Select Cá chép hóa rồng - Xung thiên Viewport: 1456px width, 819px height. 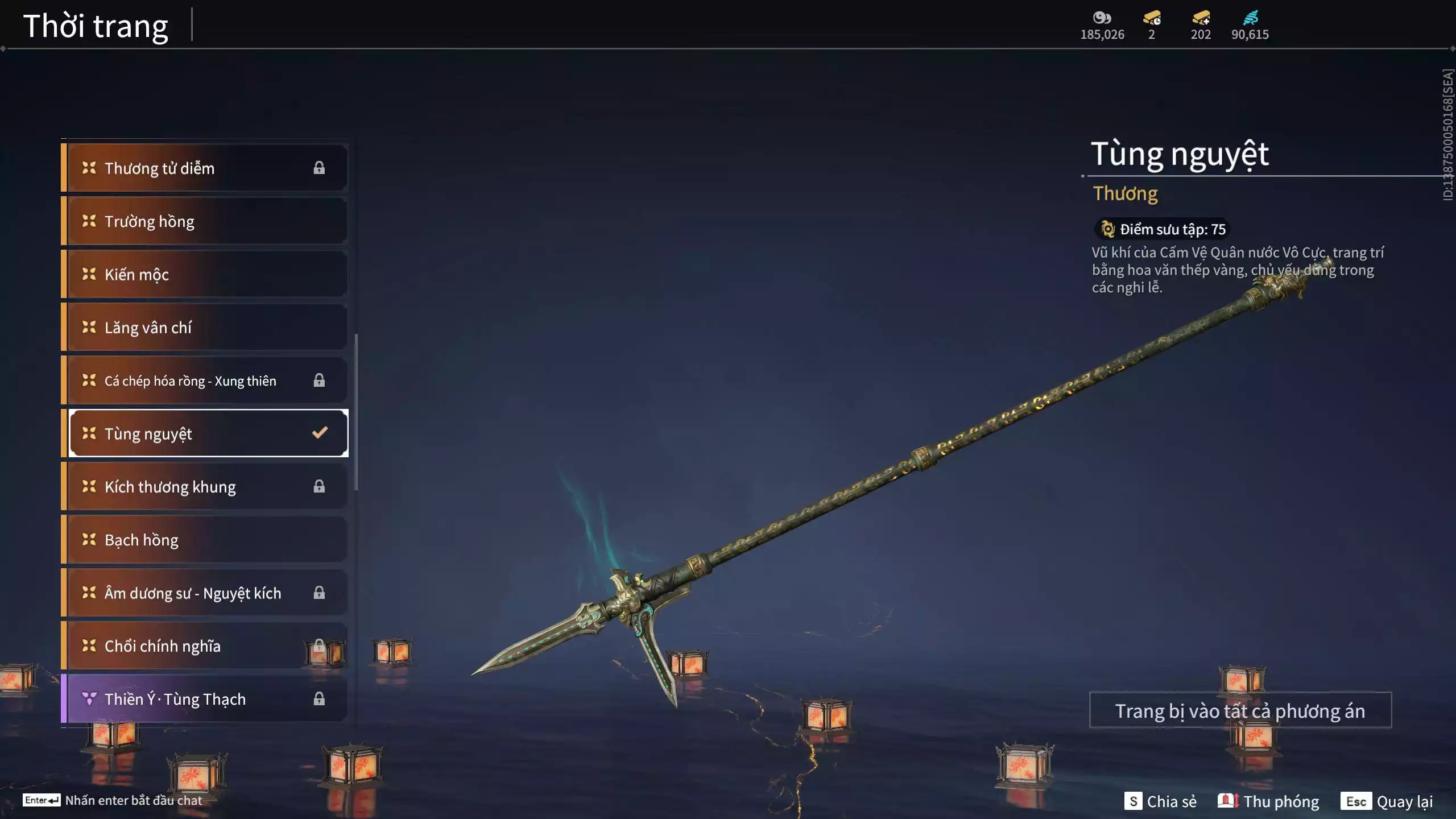pyautogui.click(x=205, y=380)
